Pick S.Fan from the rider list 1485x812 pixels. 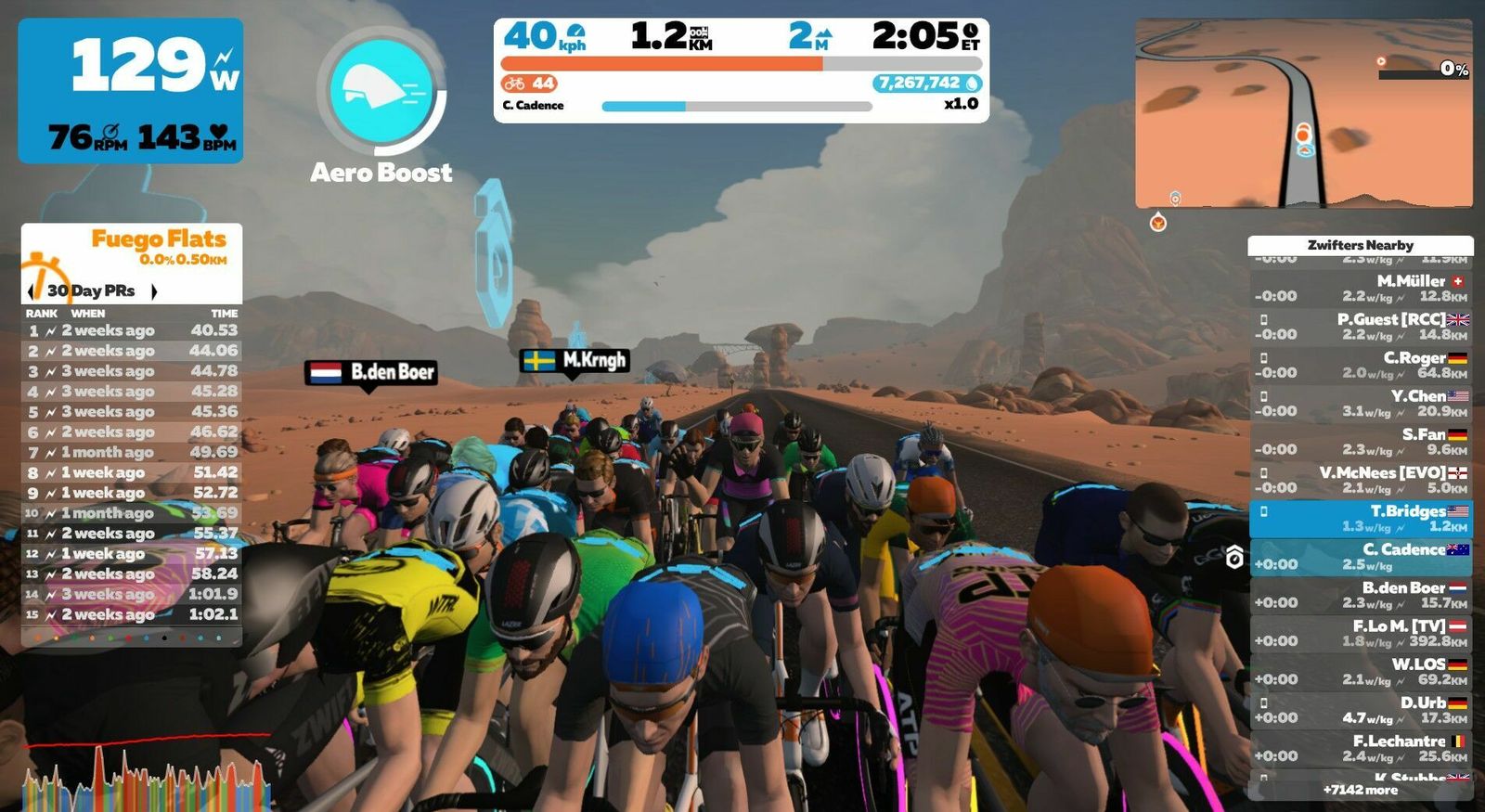(x=1361, y=442)
